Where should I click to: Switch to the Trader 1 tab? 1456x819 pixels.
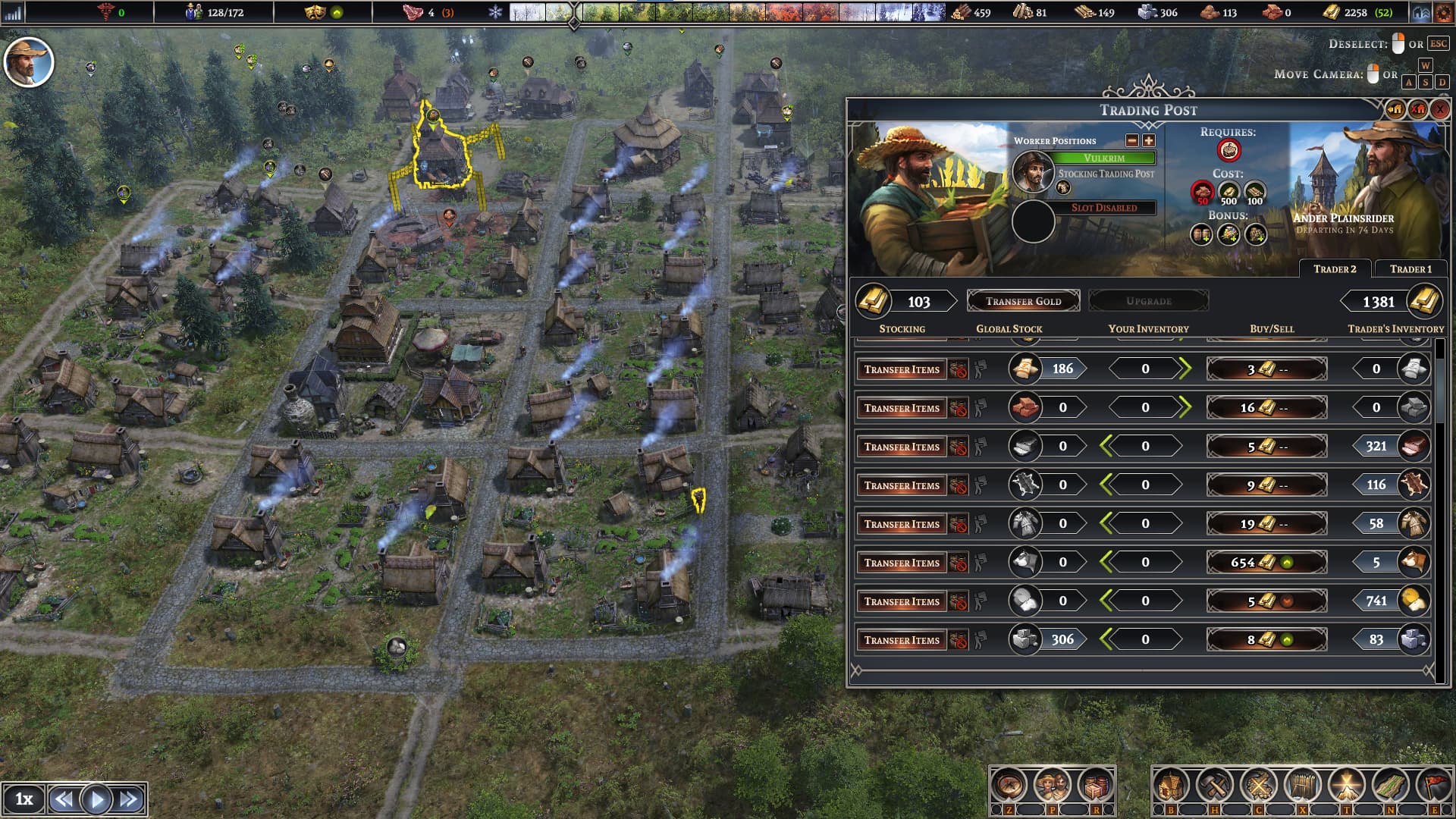click(x=1412, y=268)
